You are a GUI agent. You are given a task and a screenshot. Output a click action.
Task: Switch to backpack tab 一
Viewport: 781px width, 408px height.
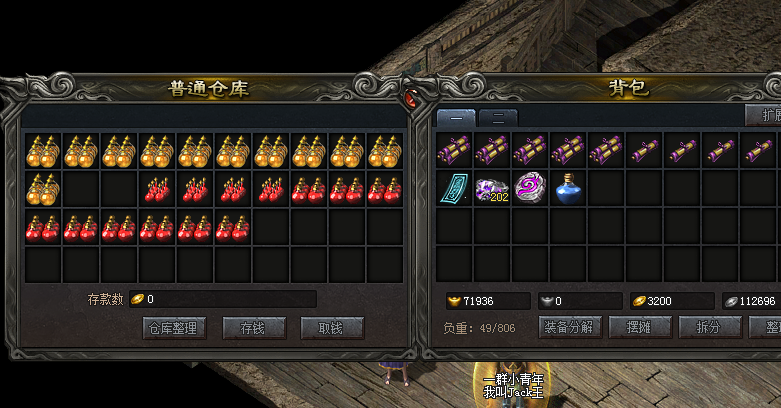click(x=456, y=117)
